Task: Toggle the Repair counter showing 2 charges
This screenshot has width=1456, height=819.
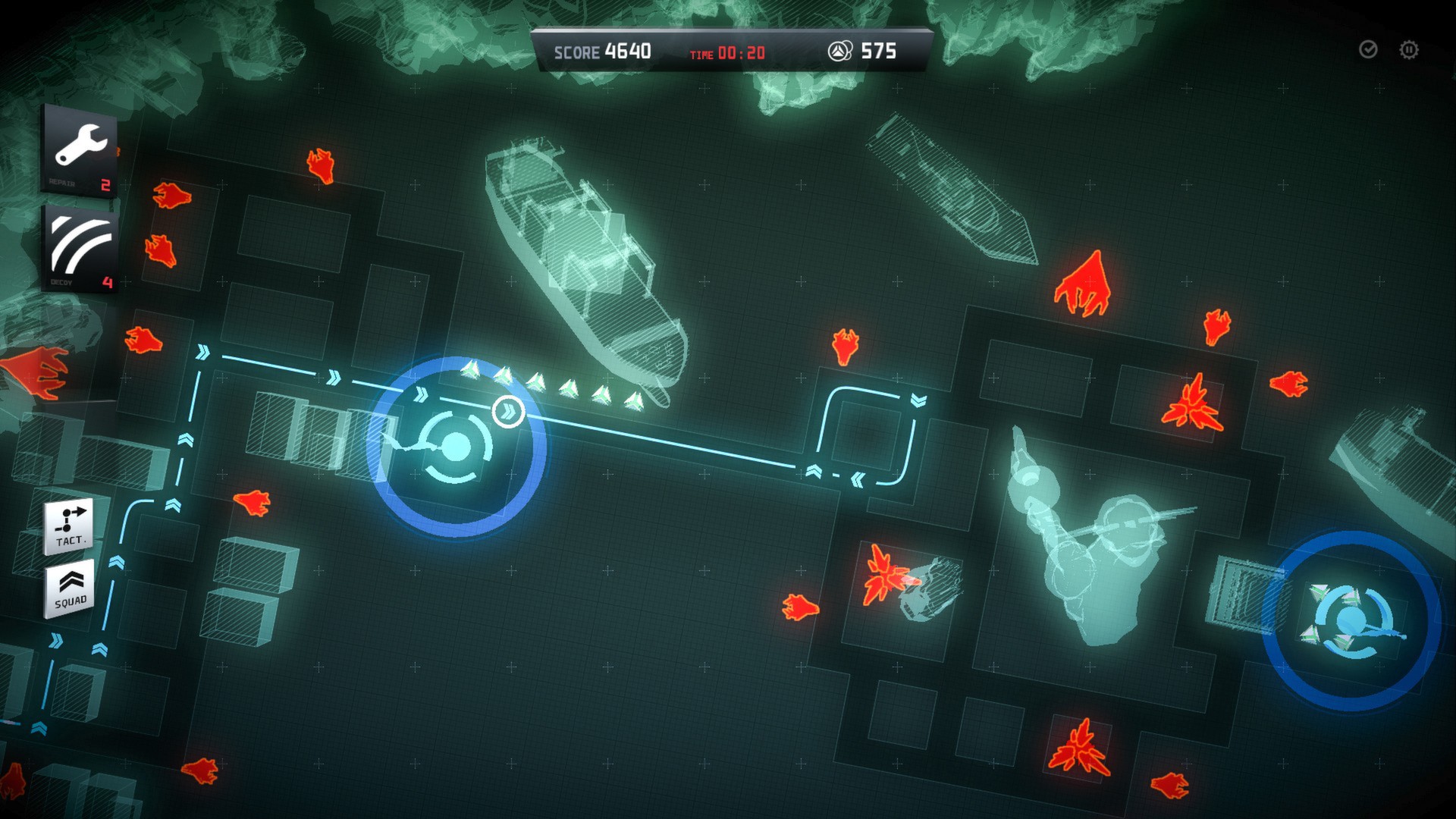Action: [106, 183]
